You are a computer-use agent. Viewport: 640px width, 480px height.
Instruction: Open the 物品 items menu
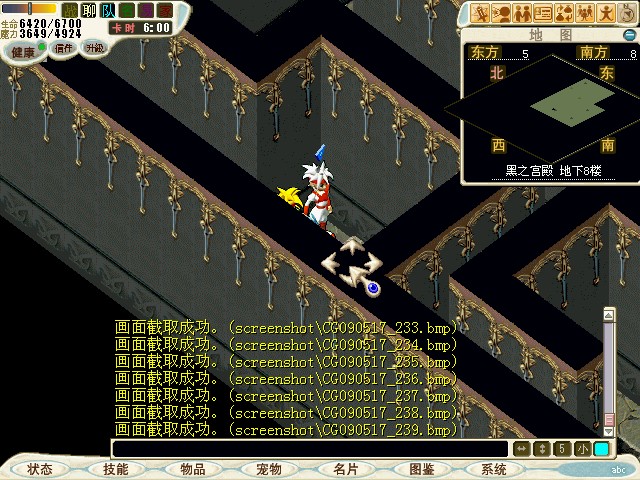coord(193,468)
